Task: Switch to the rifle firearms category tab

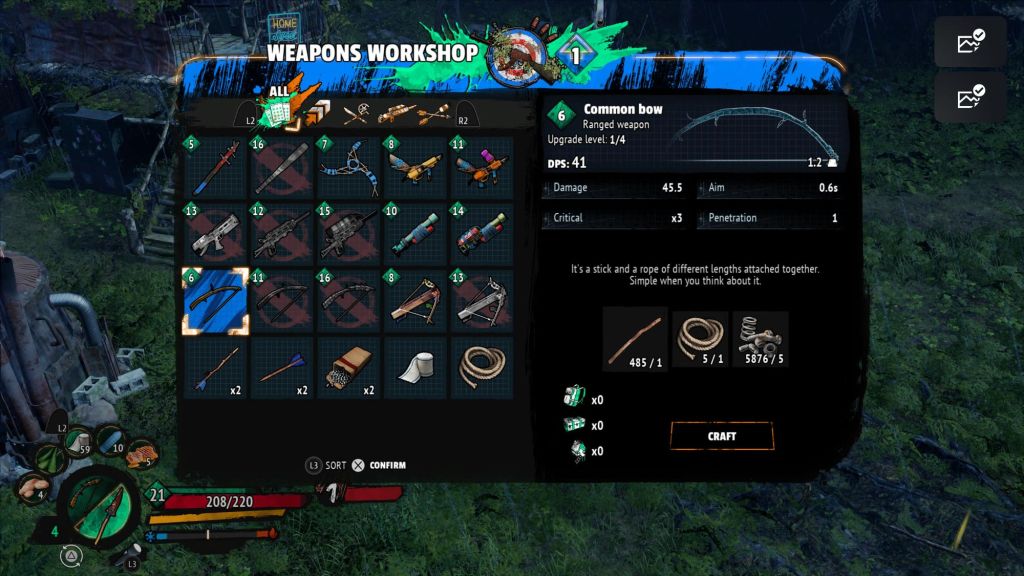Action: tap(396, 114)
